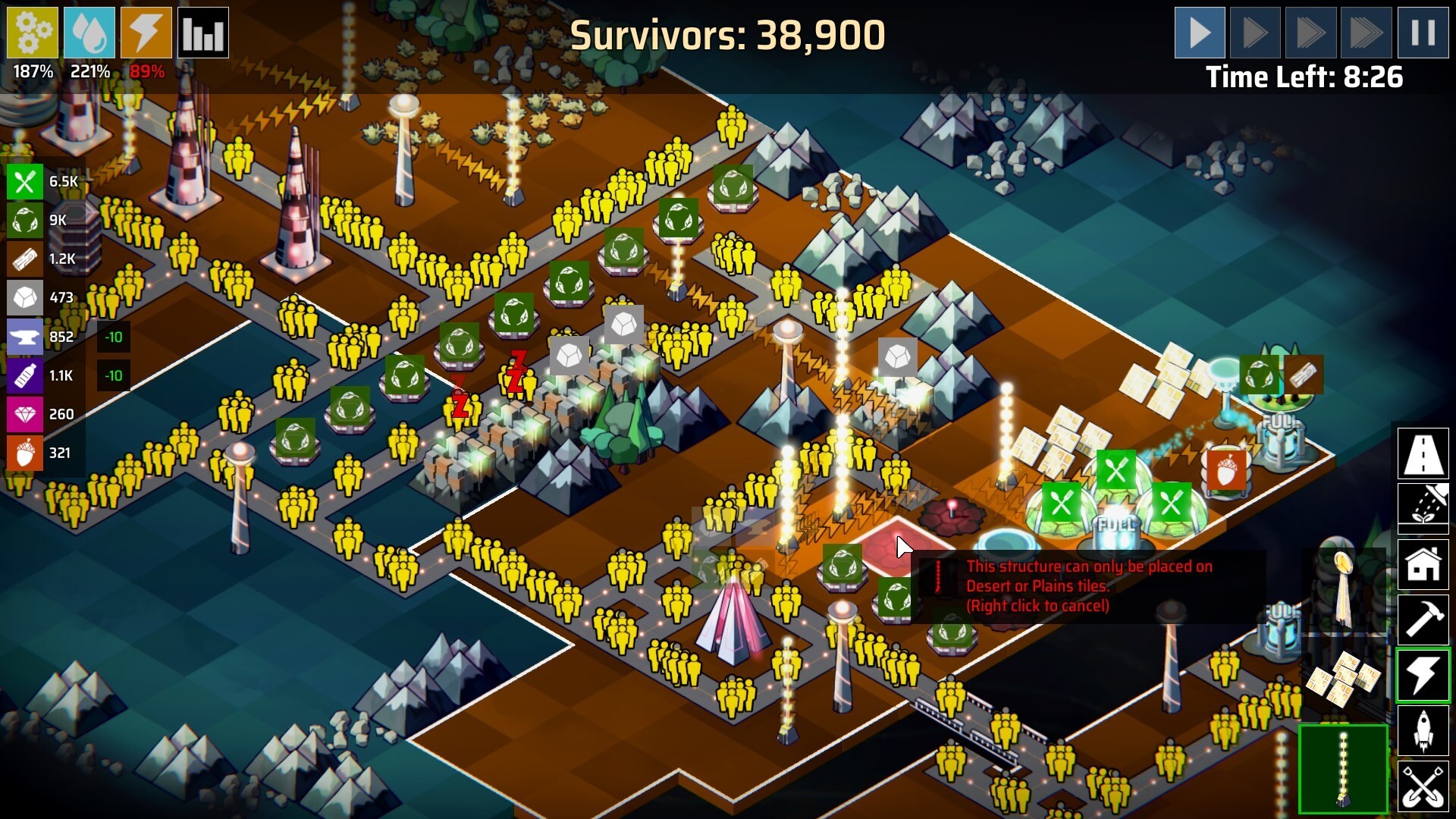Screen dimensions: 1456x819
Task: Expand the gem resource entry showing 260
Action: click(x=25, y=415)
